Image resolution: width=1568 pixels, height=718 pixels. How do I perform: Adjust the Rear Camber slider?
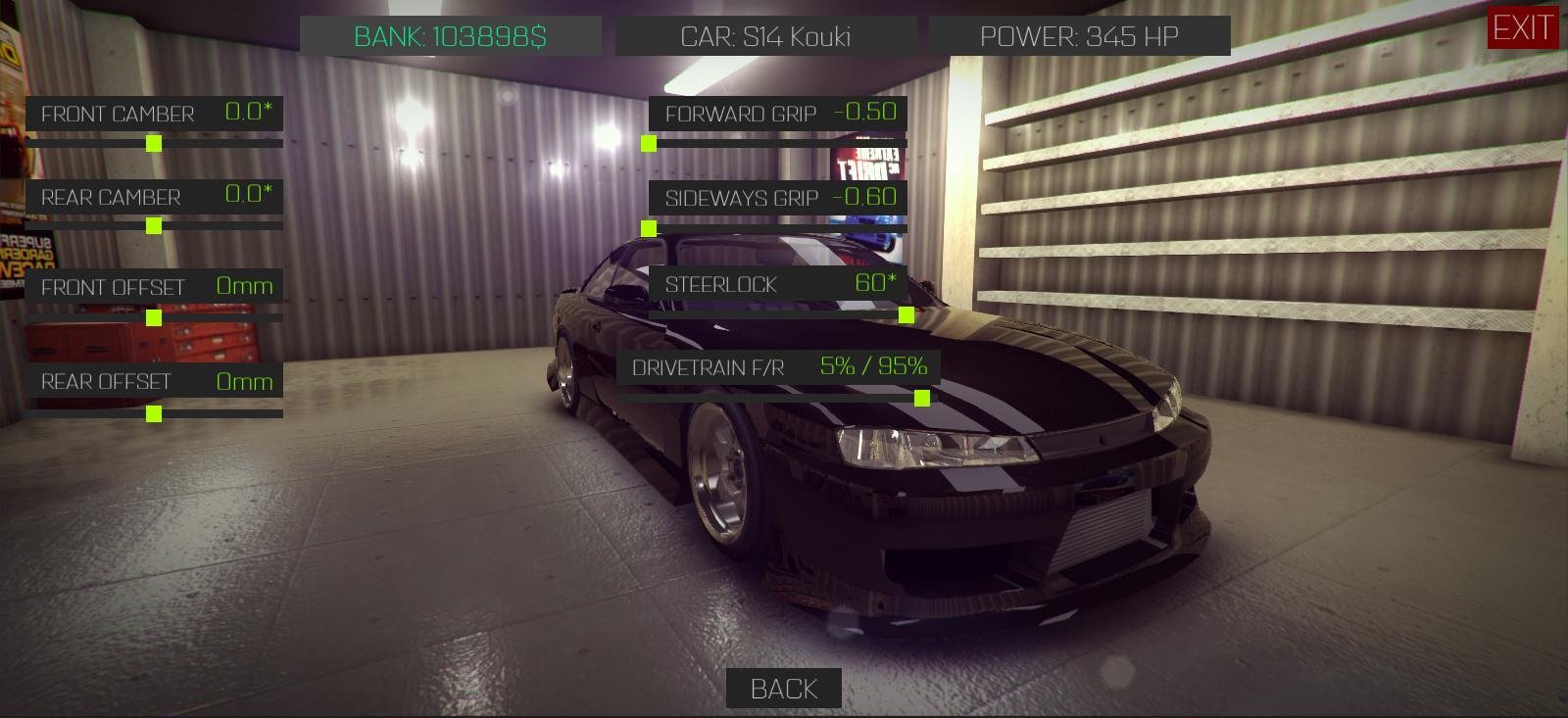pyautogui.click(x=152, y=225)
